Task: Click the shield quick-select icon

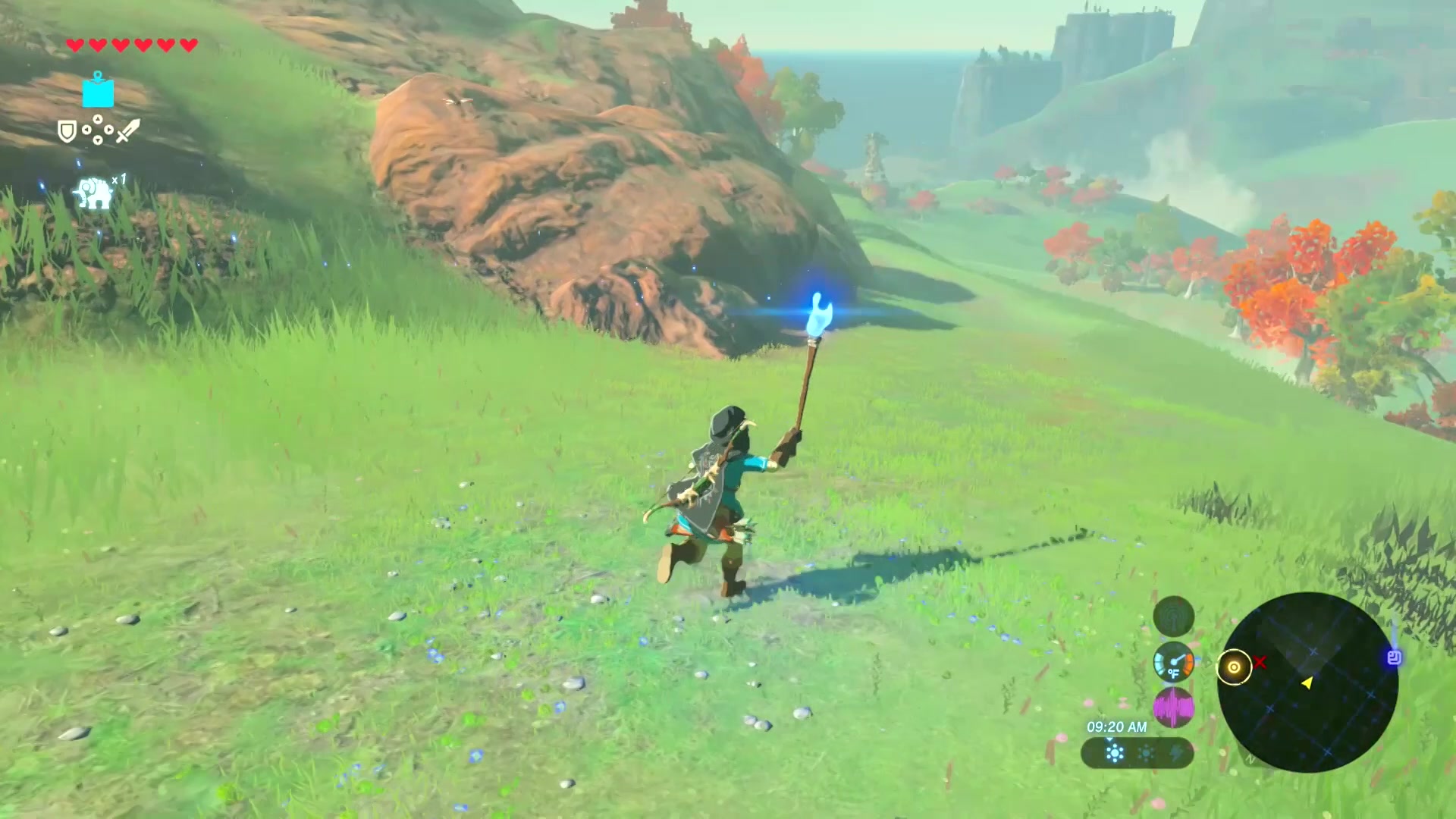Action: click(x=67, y=132)
